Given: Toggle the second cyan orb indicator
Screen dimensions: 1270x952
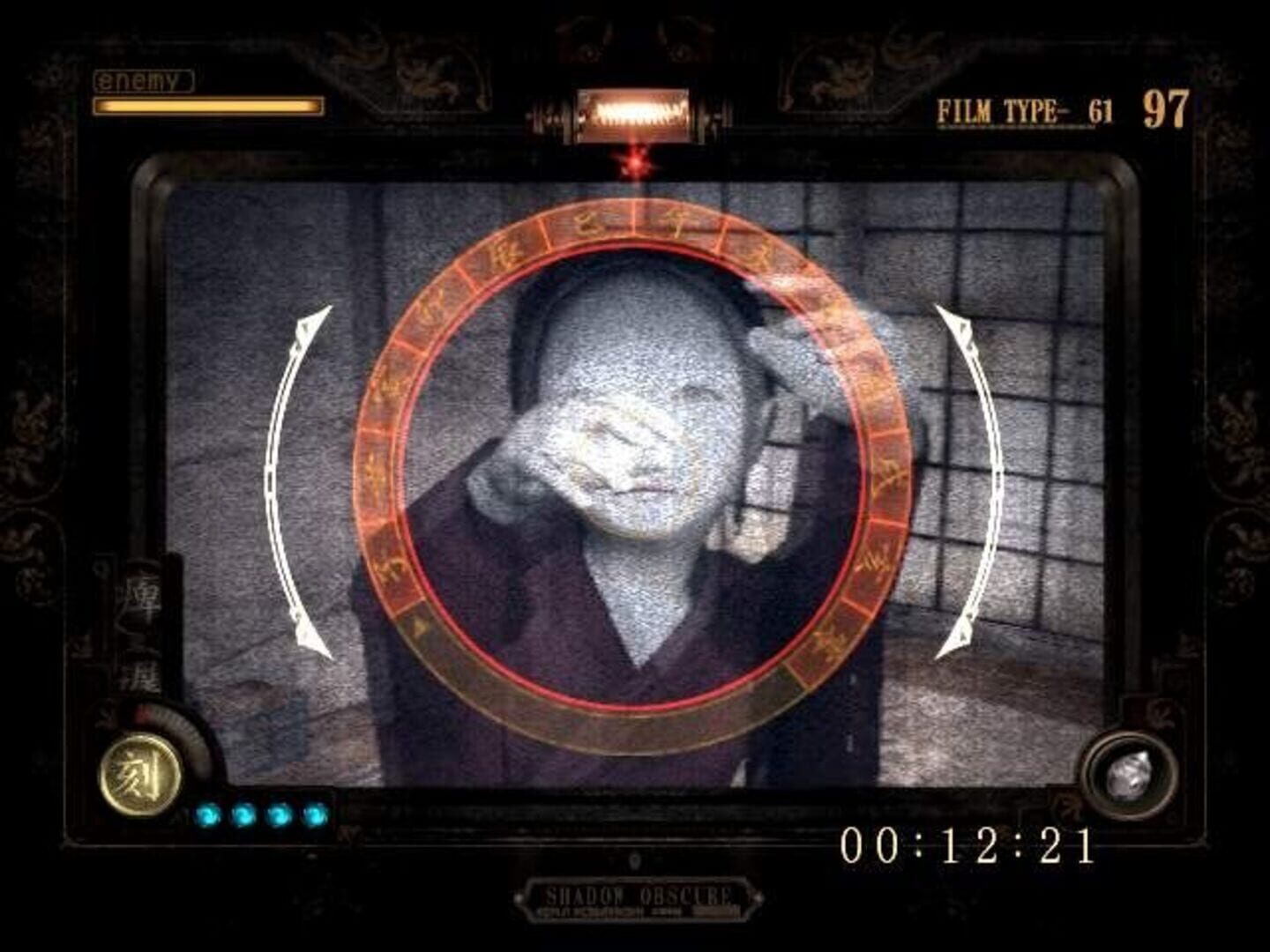Looking at the screenshot, I should (x=243, y=815).
